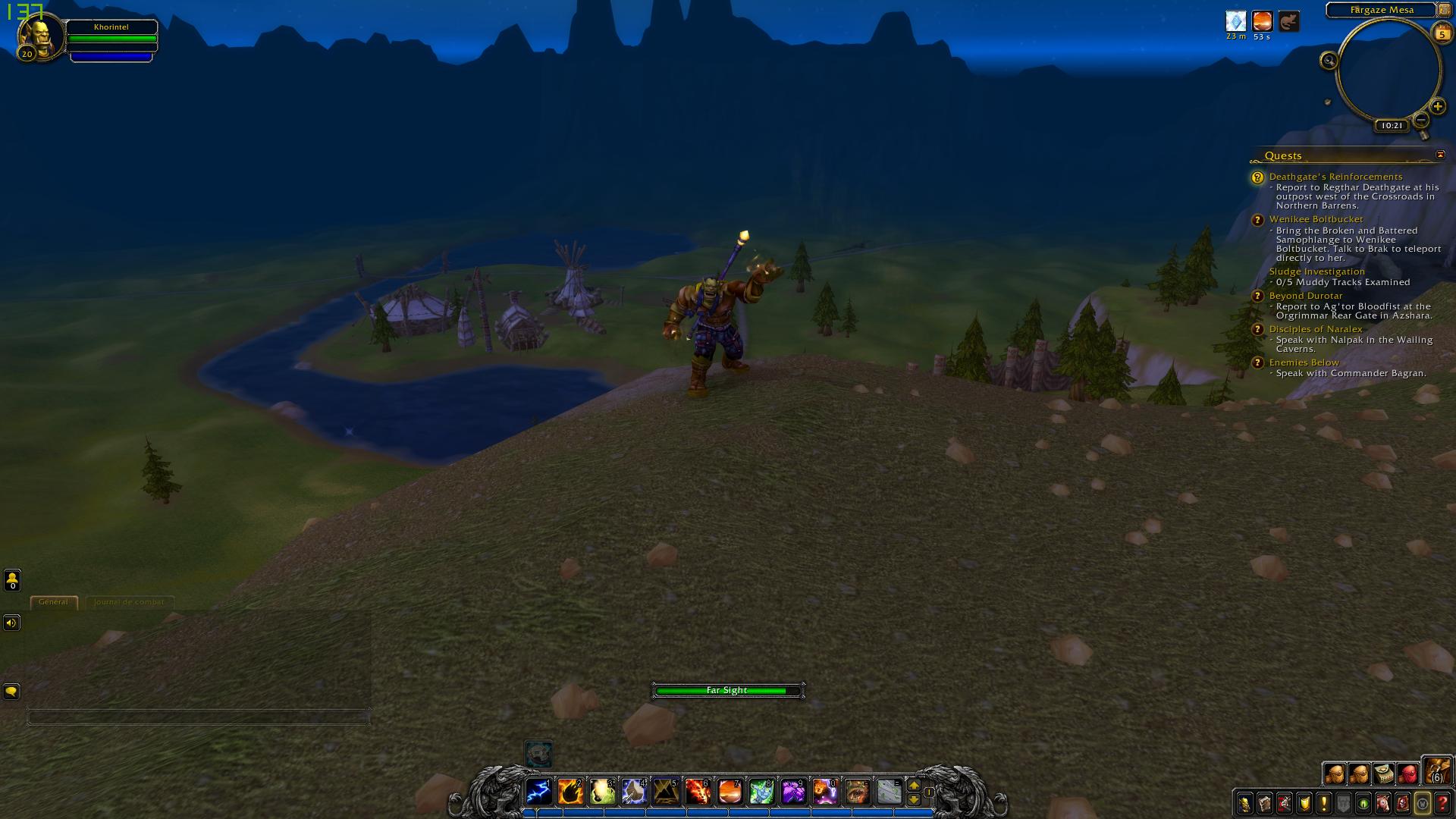Collapse the Quests tracker panel
The width and height of the screenshot is (1456, 819).
point(1440,155)
